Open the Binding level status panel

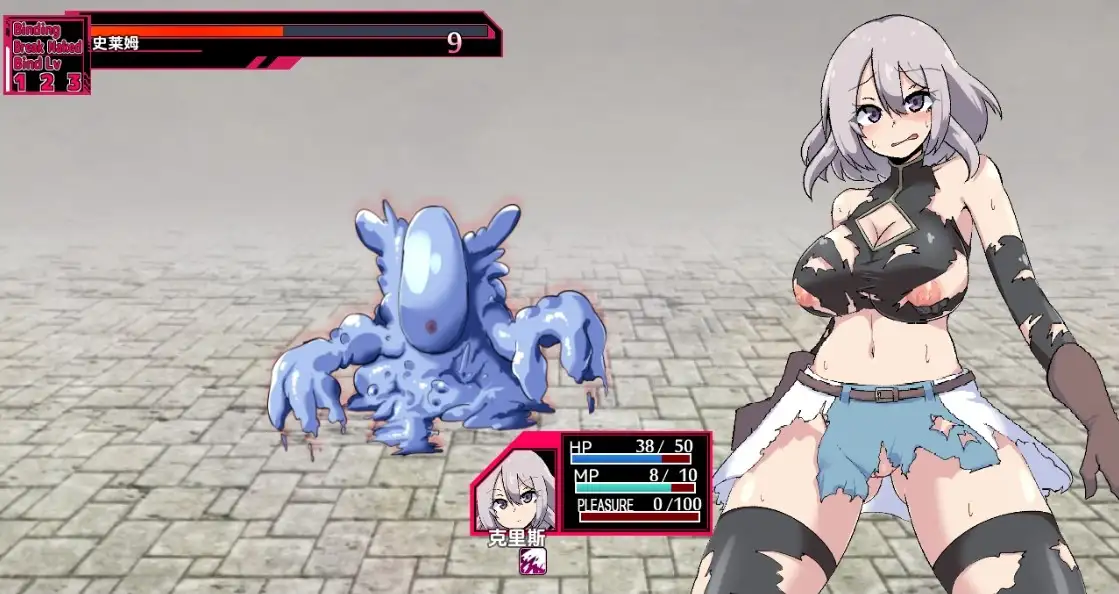pos(47,57)
